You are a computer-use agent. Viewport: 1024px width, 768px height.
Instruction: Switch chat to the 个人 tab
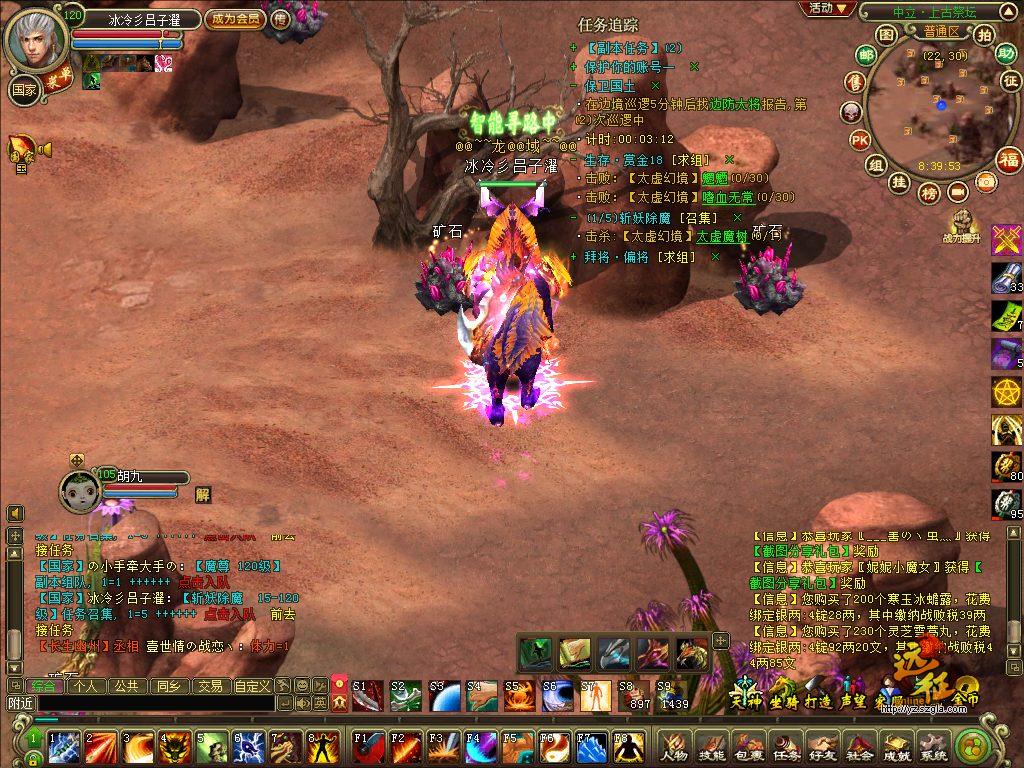click(86, 686)
